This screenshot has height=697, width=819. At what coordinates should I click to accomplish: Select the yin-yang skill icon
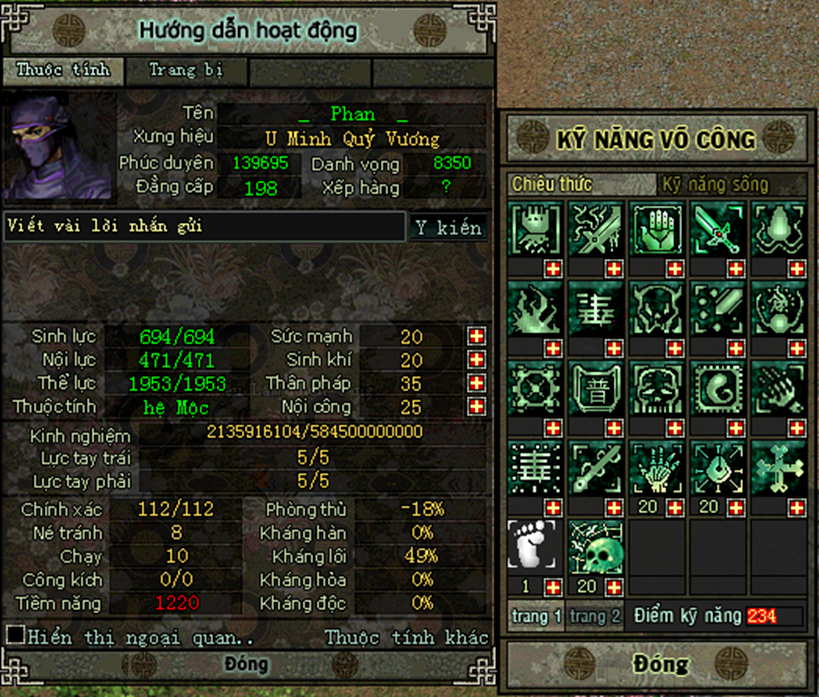point(719,386)
